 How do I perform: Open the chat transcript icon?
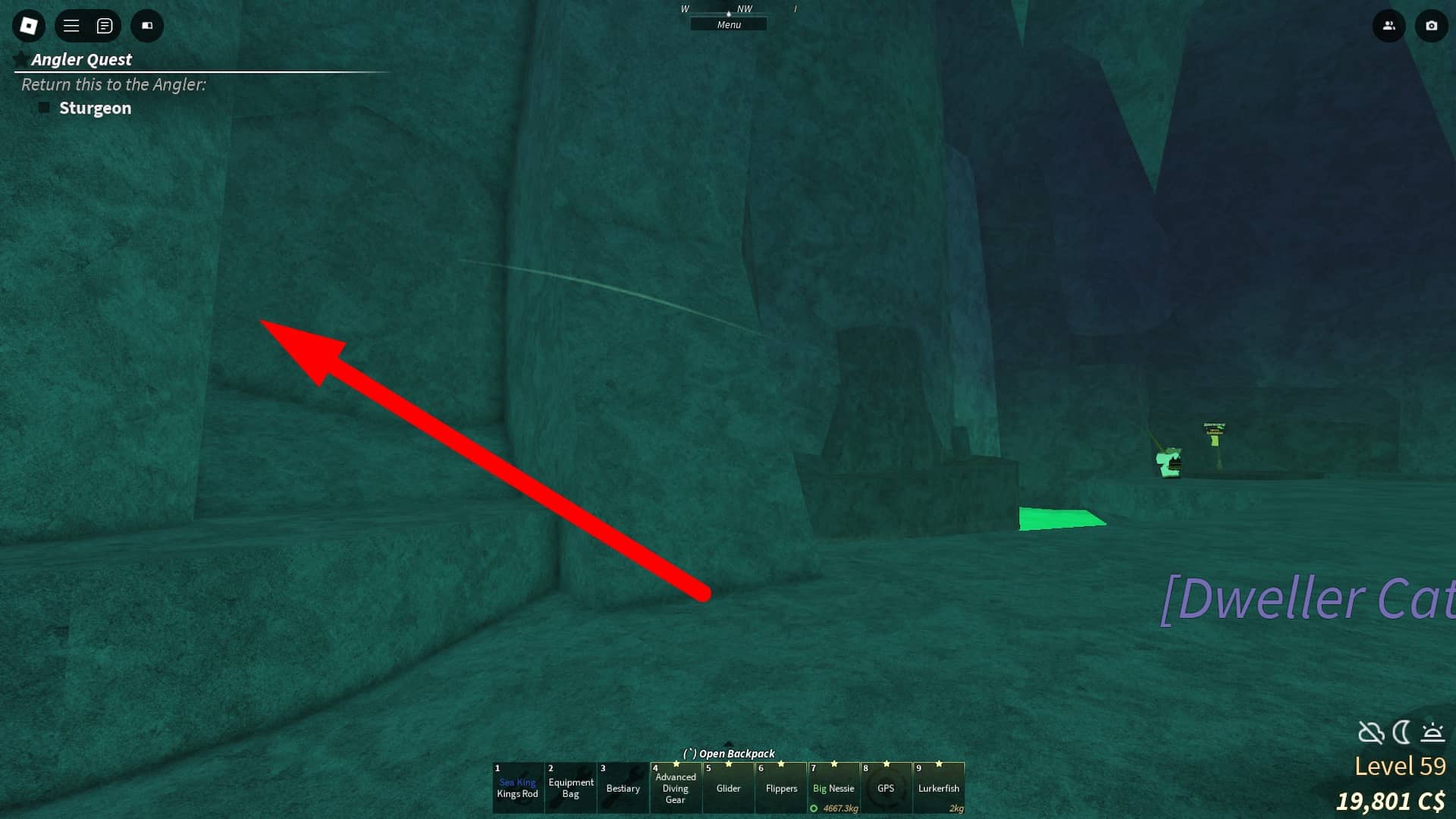105,25
